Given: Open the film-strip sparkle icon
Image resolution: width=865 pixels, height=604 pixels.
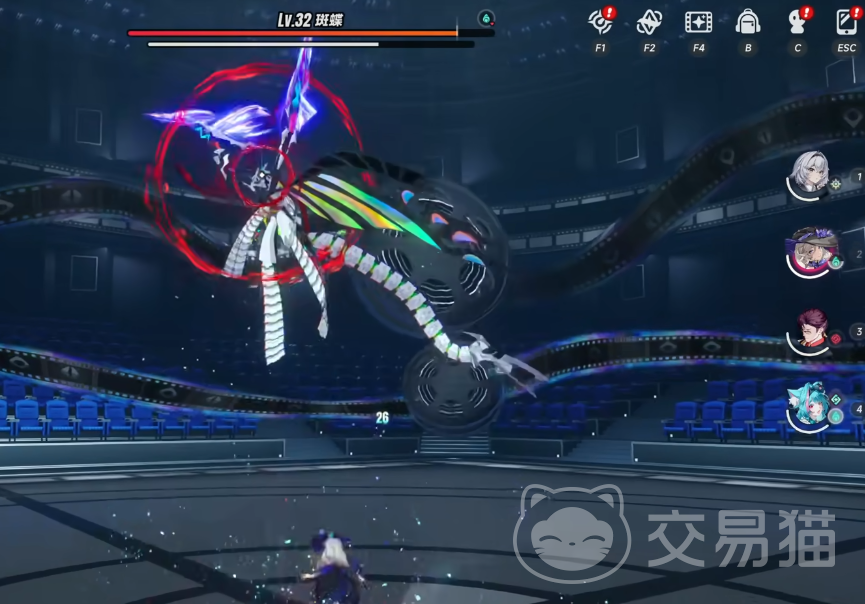Looking at the screenshot, I should coord(698,21).
